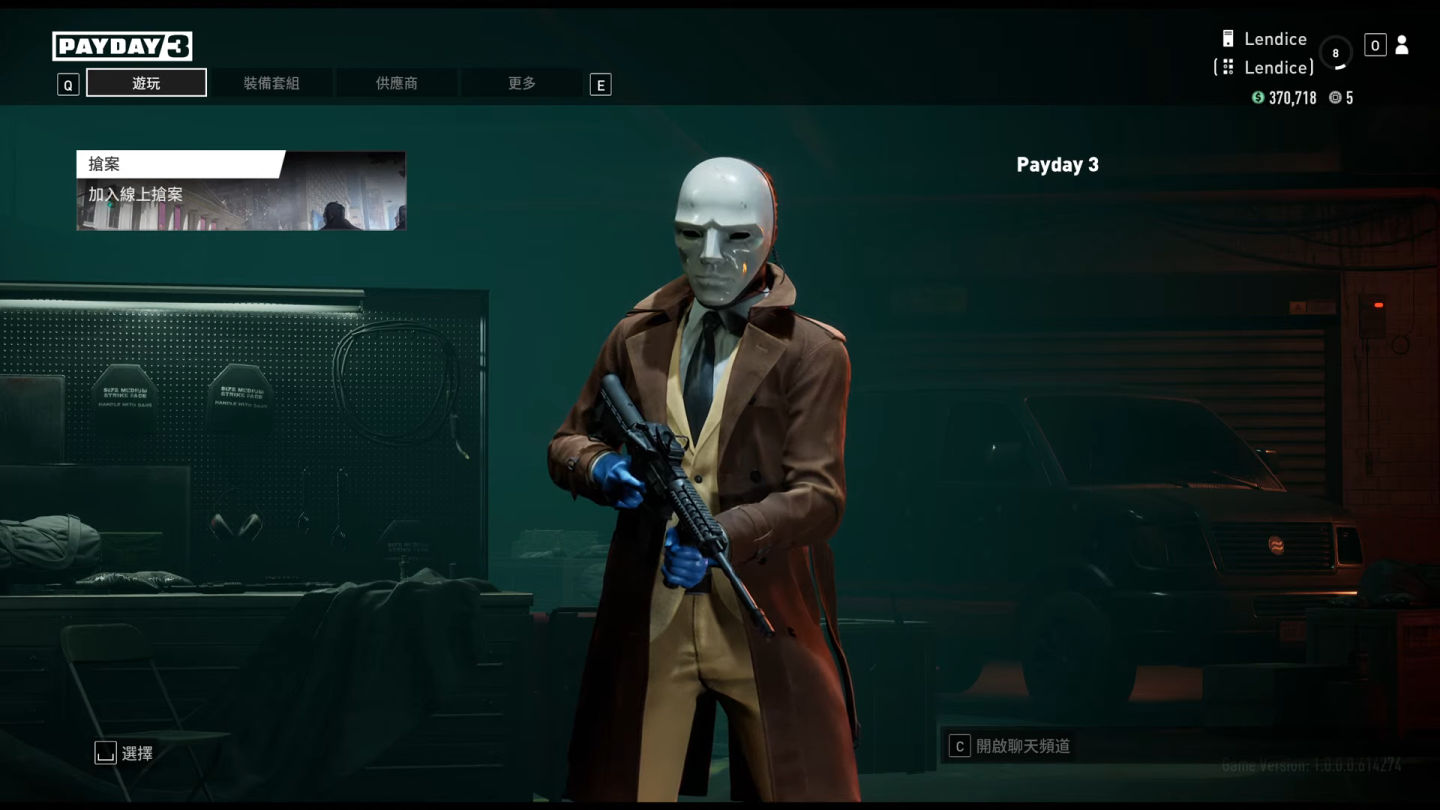Switch to the 遊玩 (Play) tab
Image resolution: width=1440 pixels, height=810 pixels.
pyautogui.click(x=146, y=83)
